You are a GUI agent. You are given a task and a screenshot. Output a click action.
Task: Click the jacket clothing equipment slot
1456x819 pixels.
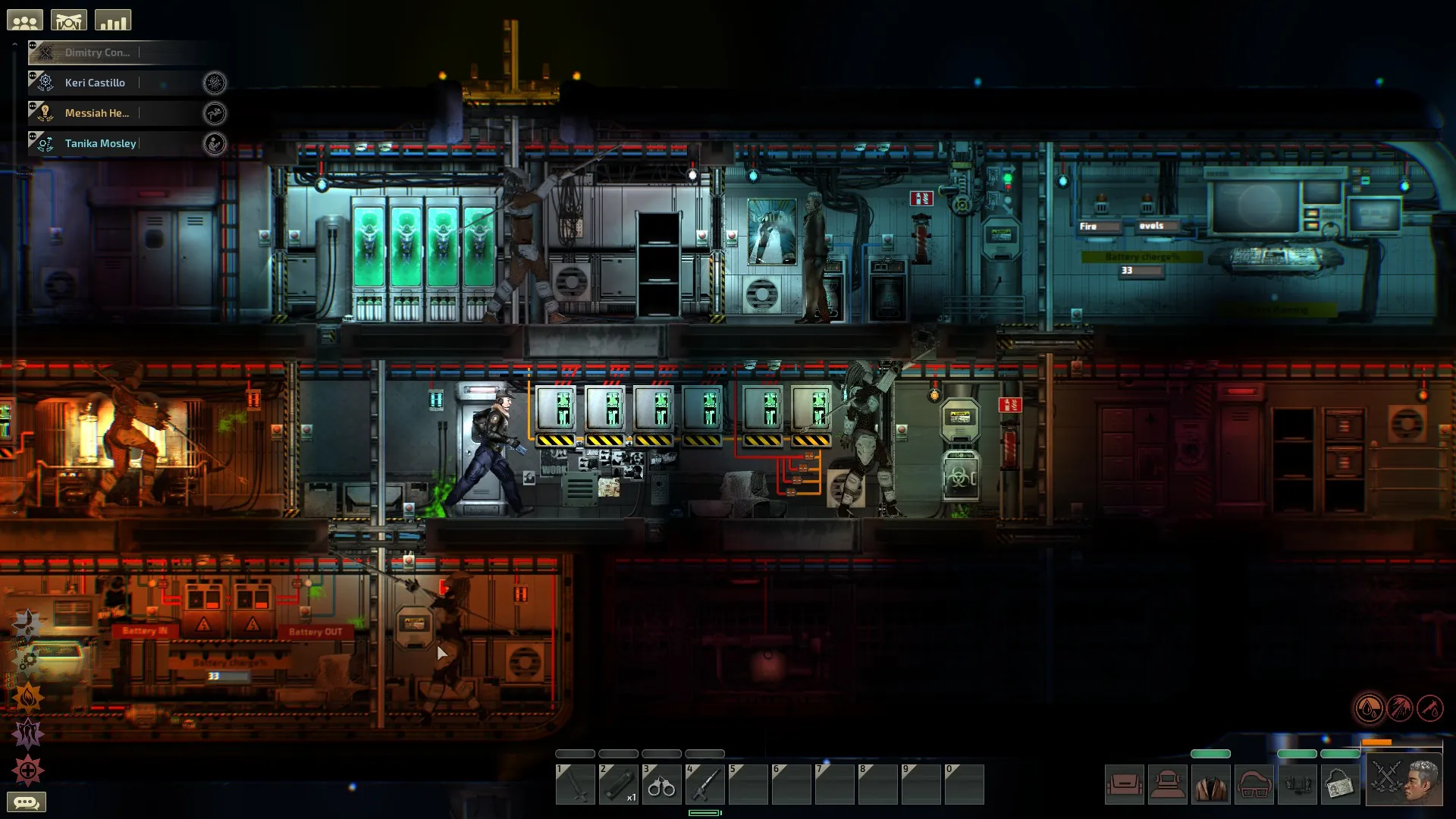[x=1210, y=784]
